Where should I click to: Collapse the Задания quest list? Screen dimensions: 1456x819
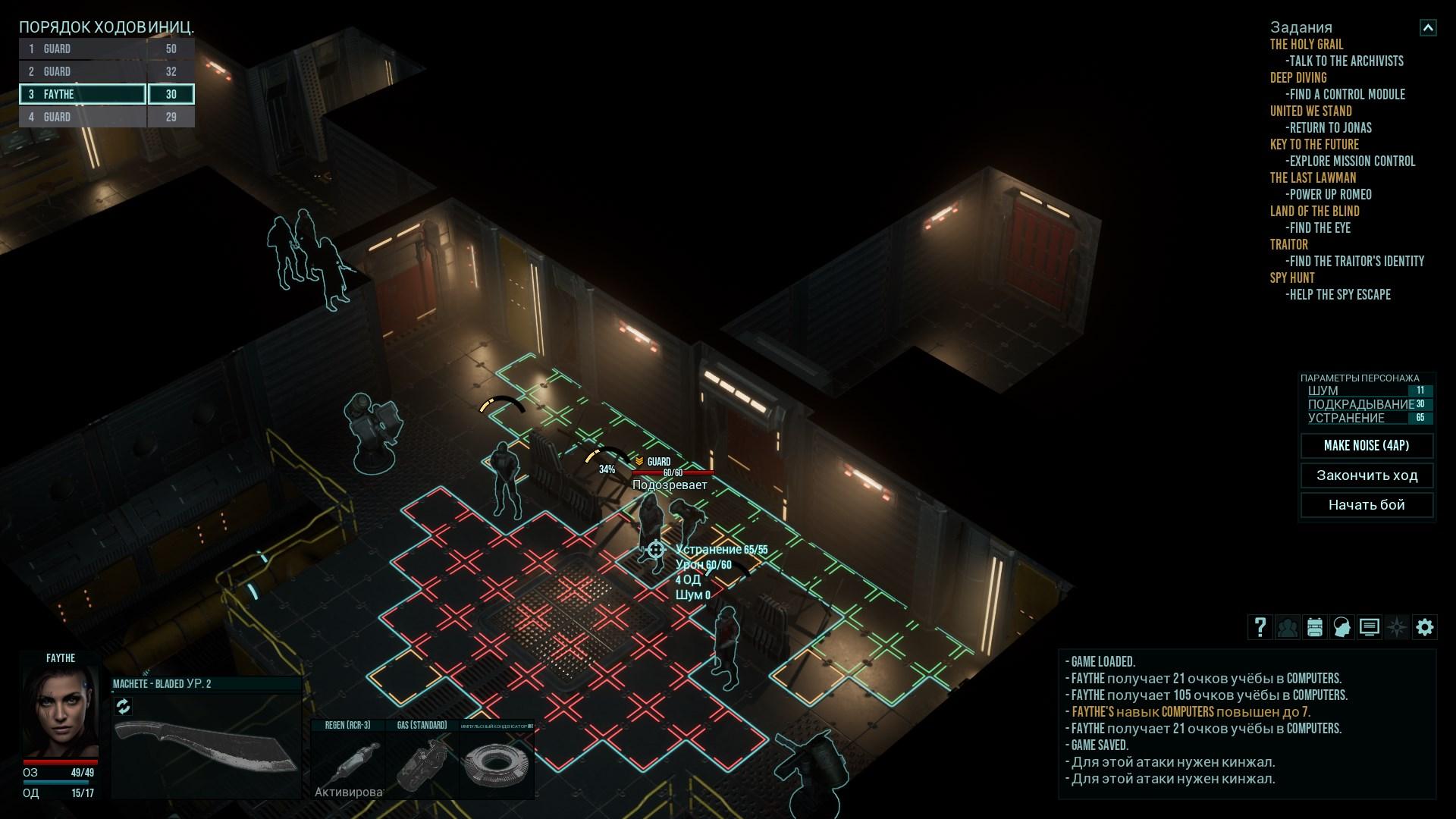click(x=1428, y=28)
